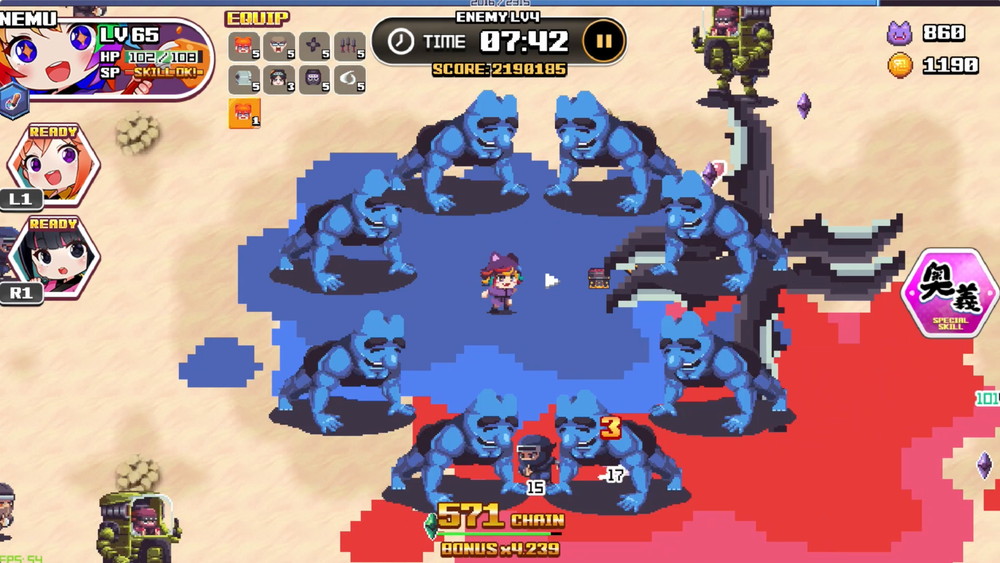
Task: Activate the pink Special Skill button
Action: coord(949,292)
